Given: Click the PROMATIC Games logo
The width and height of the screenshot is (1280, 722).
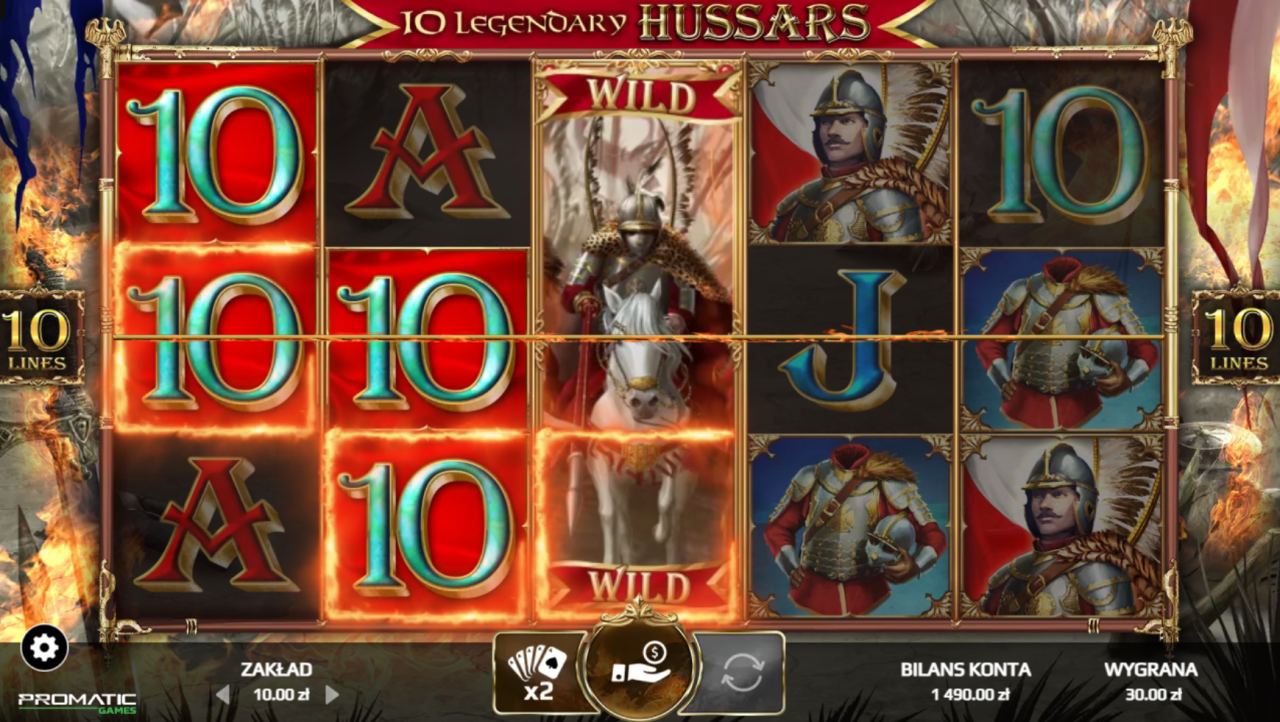Looking at the screenshot, I should coord(75,700).
